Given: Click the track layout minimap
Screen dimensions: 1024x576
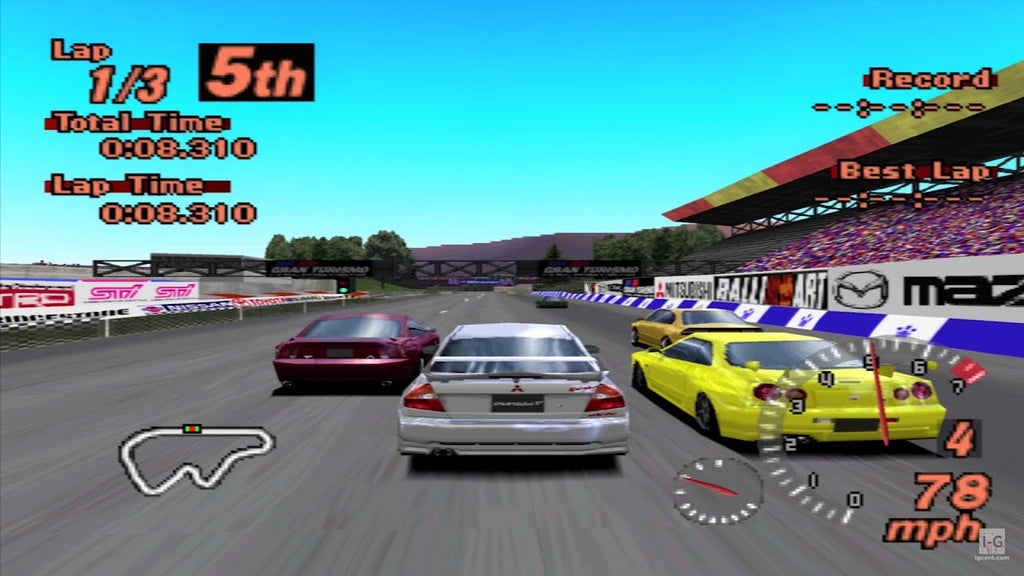Looking at the screenshot, I should pyautogui.click(x=196, y=459).
